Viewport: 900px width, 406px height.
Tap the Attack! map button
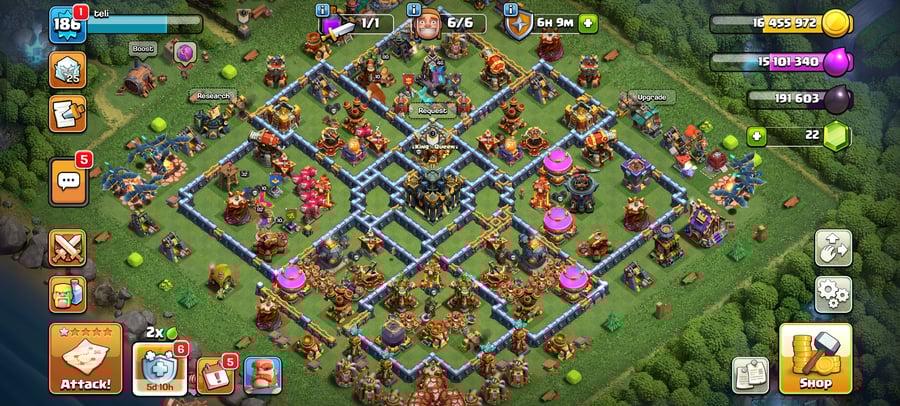click(x=85, y=358)
